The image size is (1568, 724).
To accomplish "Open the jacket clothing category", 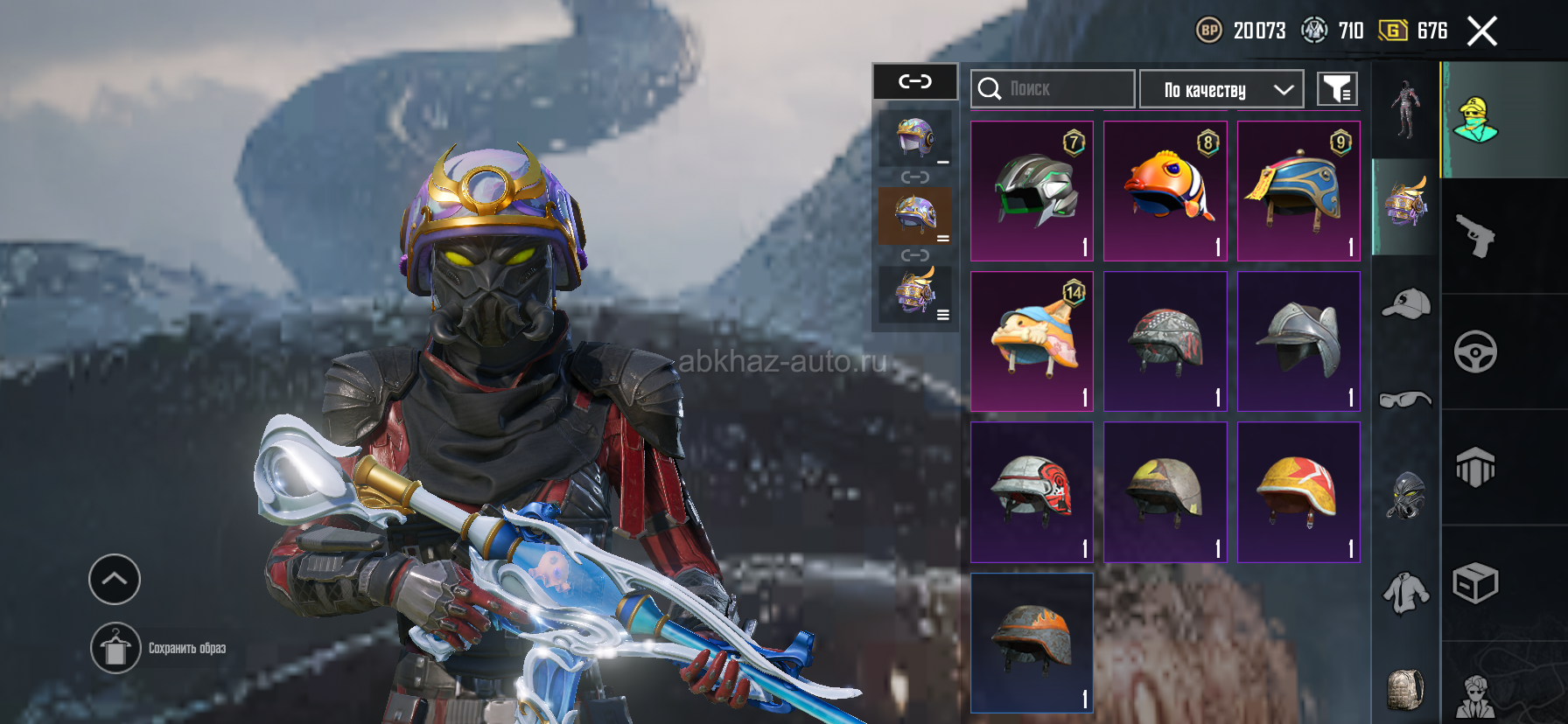I will point(1405,594).
